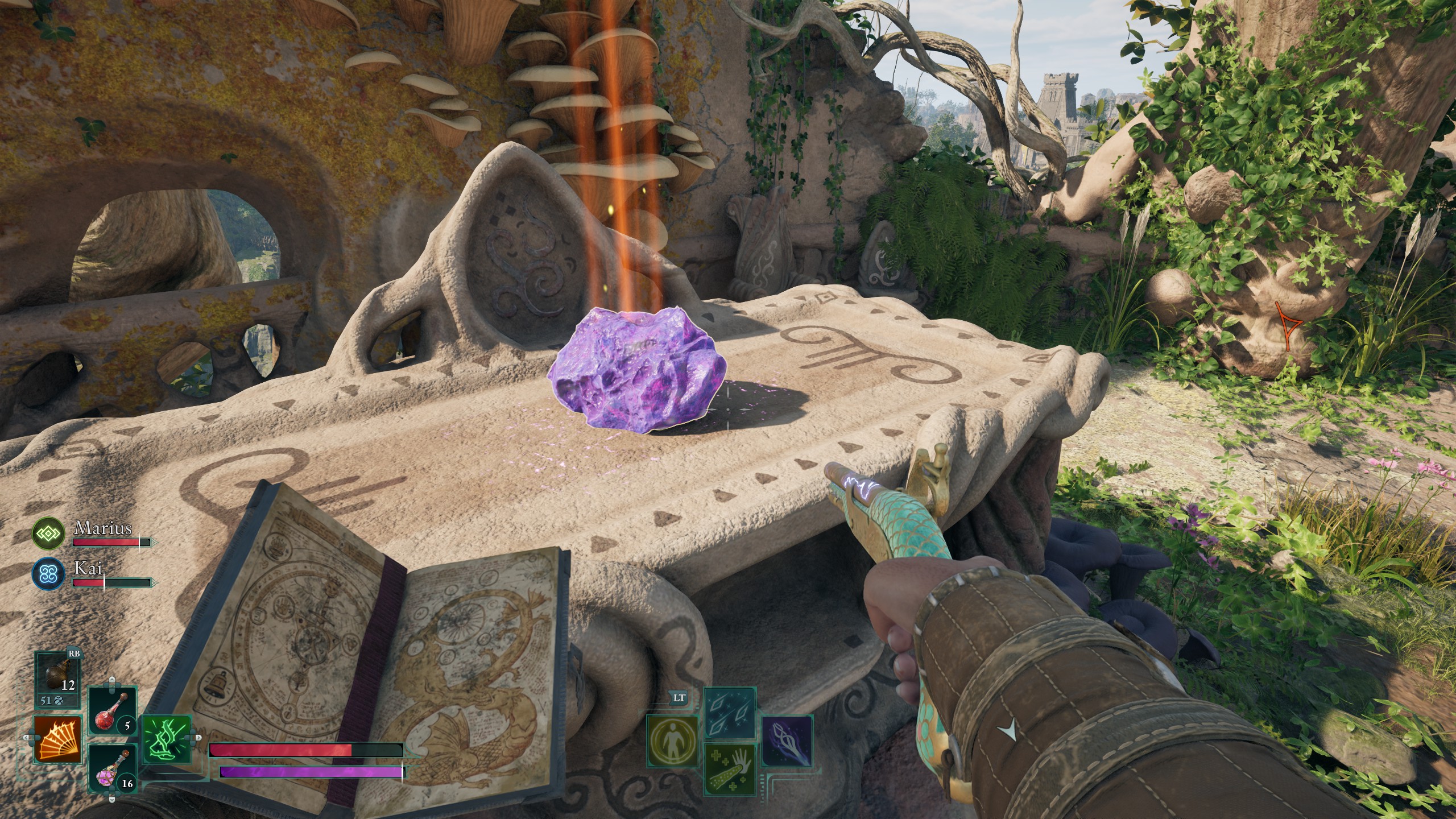Cast the green healing hand spell
The width and height of the screenshot is (1456, 819).
730,767
